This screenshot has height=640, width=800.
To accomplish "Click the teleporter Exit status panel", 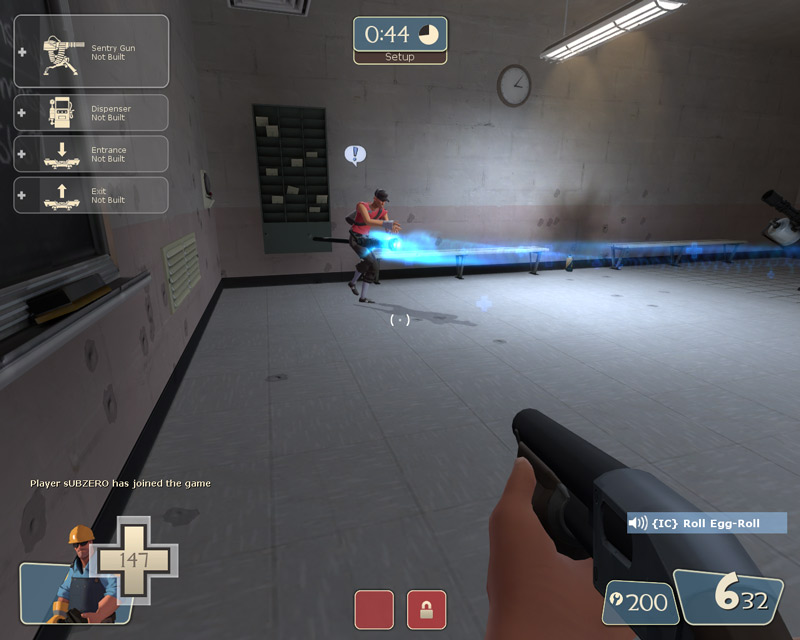I will [x=91, y=195].
